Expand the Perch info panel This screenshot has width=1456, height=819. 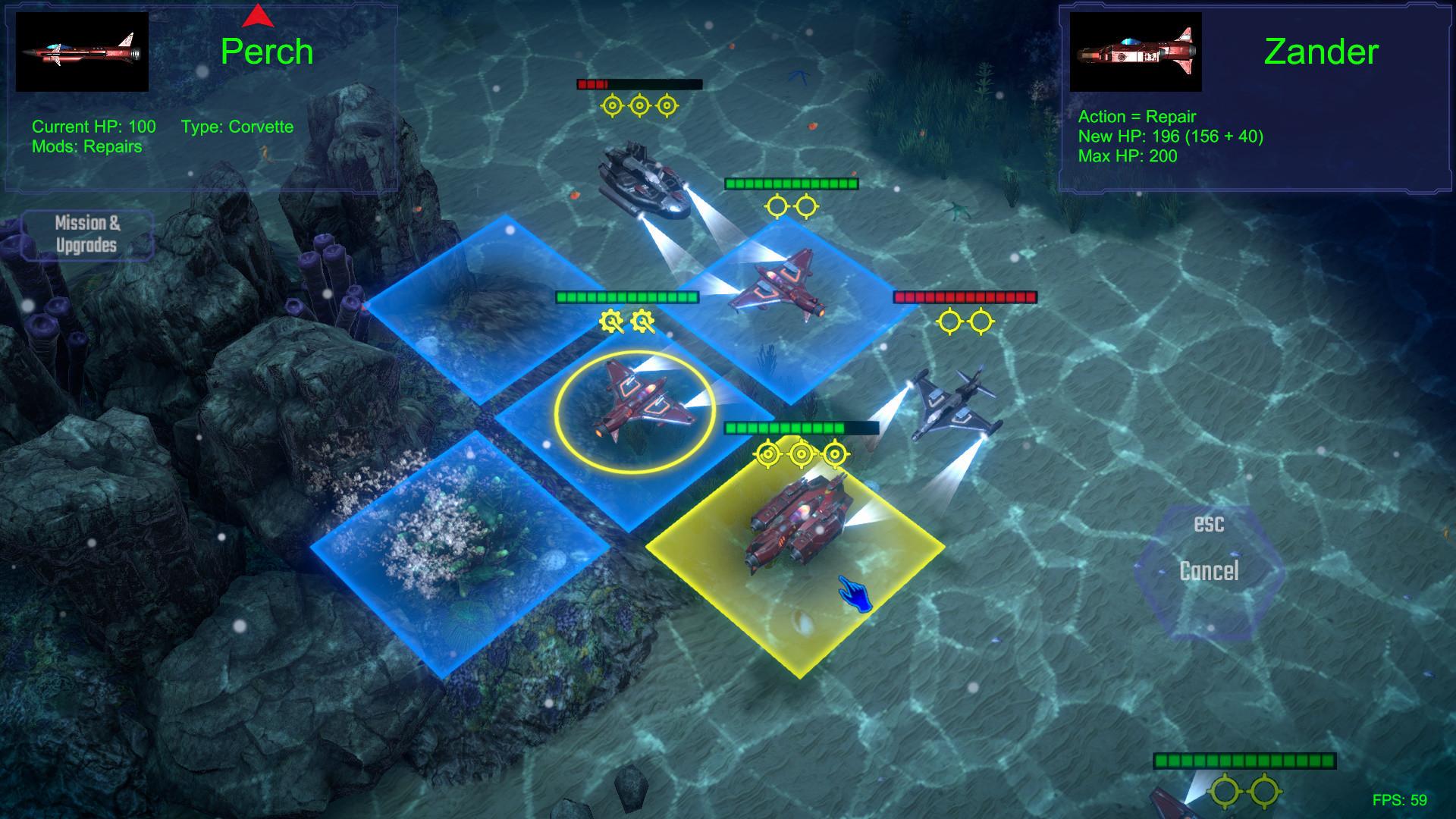pos(201,99)
